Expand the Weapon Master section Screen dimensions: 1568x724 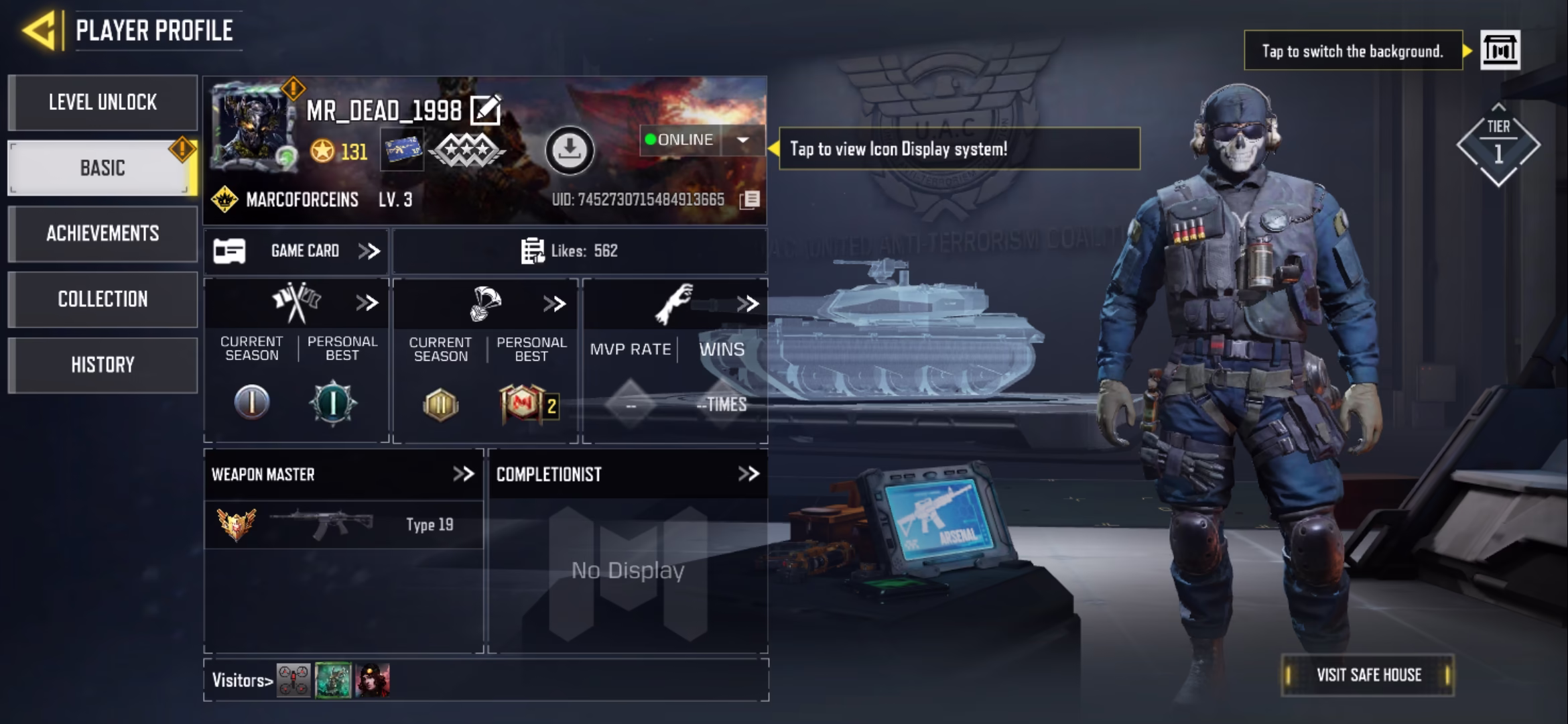463,475
